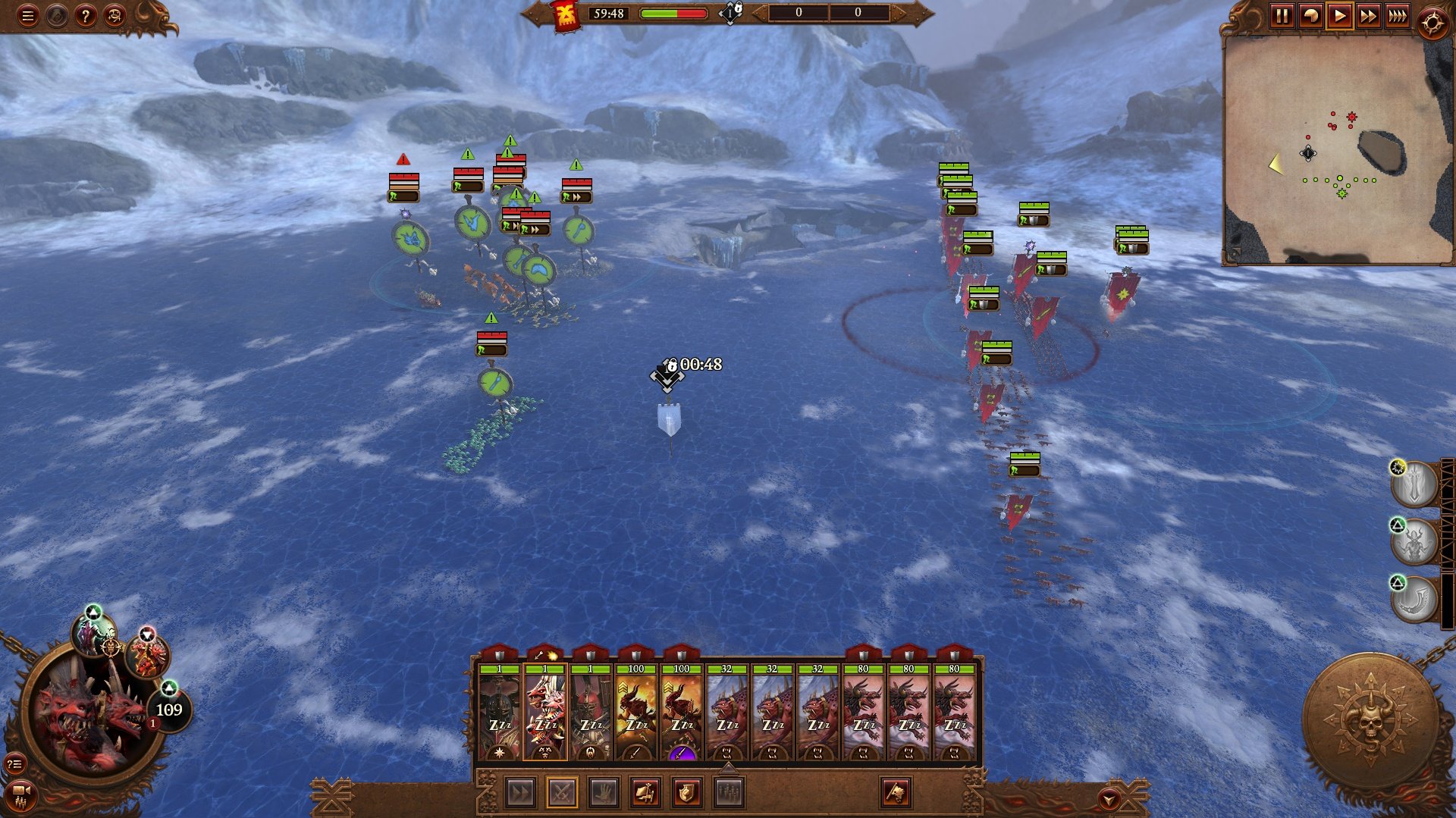This screenshot has width=1456, height=818.
Task: Open the question mark help button
Action: tap(85, 16)
